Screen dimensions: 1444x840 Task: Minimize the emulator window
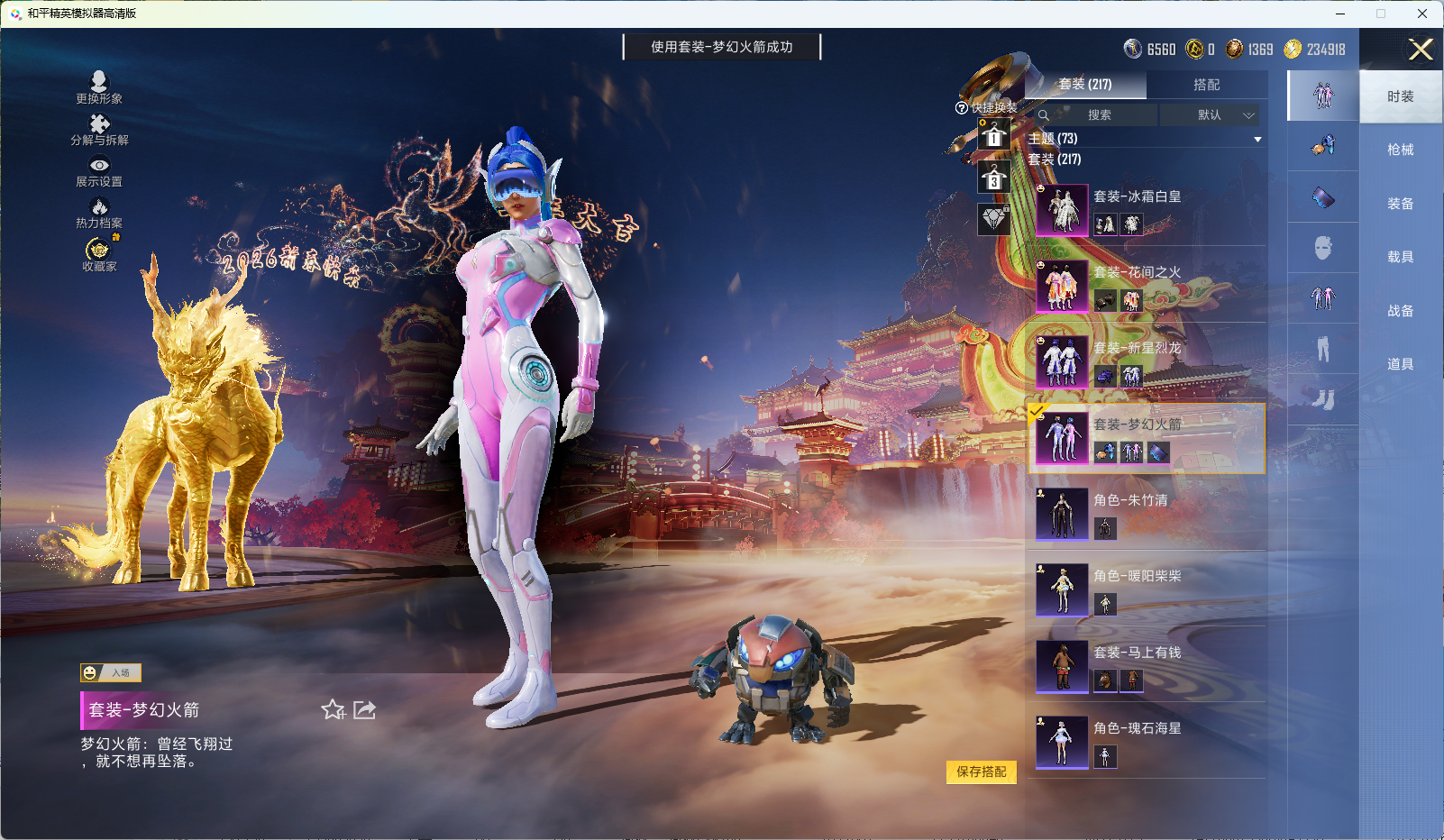click(x=1340, y=14)
